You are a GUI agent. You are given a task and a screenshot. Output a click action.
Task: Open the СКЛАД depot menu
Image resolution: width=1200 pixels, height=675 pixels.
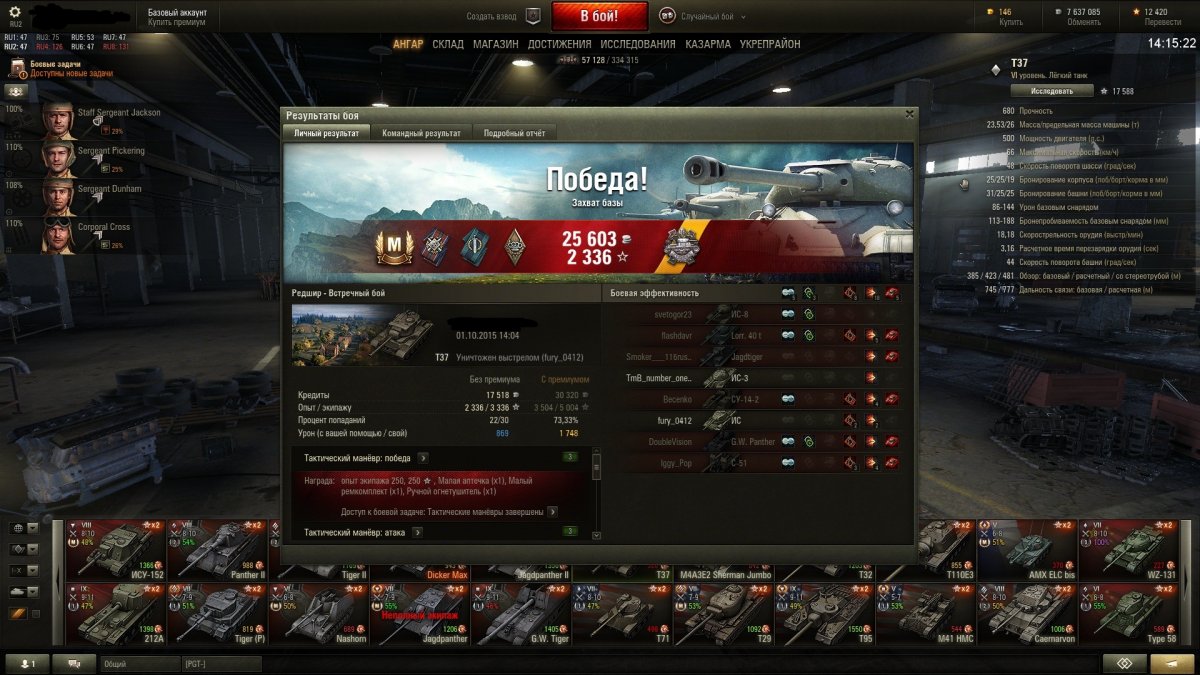448,44
